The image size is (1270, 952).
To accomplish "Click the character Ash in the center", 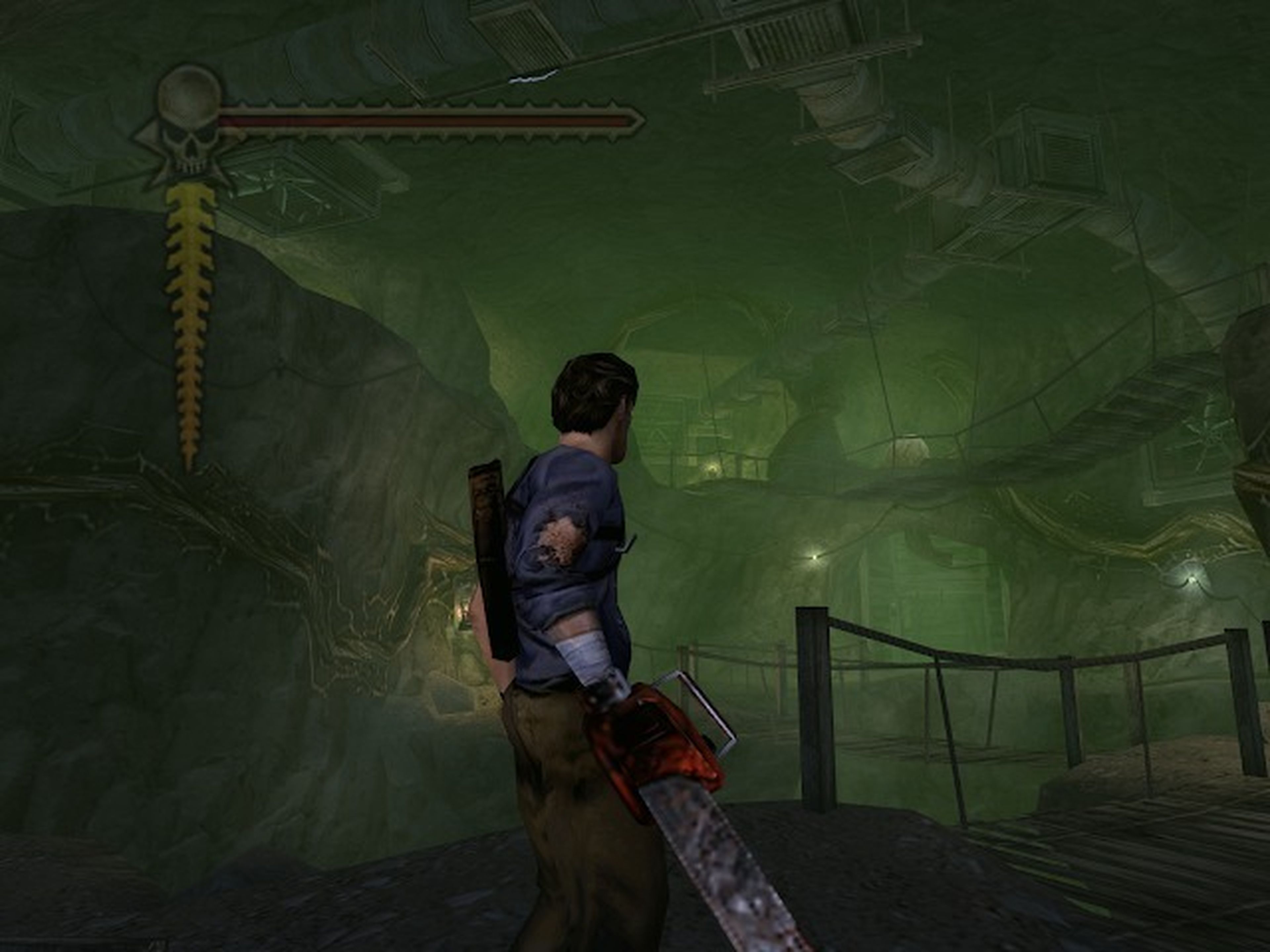I will pyautogui.click(x=574, y=574).
